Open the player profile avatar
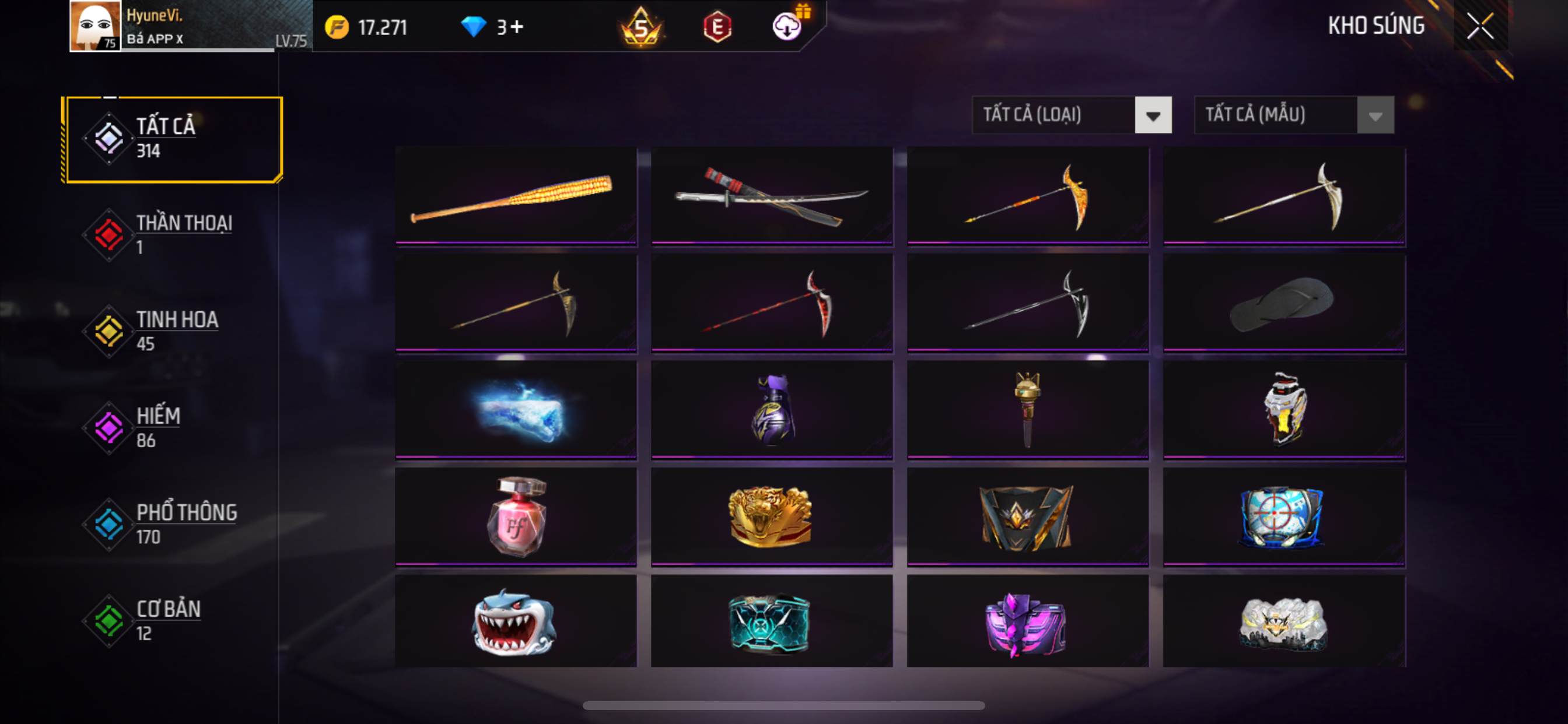This screenshot has height=724, width=1568. 94,26
